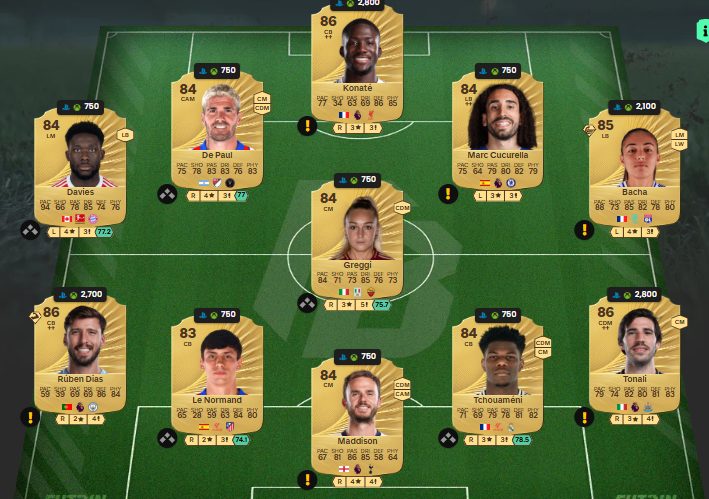The height and width of the screenshot is (499, 709).
Task: Click the warning icon beside Marc Cucurella
Action: tap(446, 194)
